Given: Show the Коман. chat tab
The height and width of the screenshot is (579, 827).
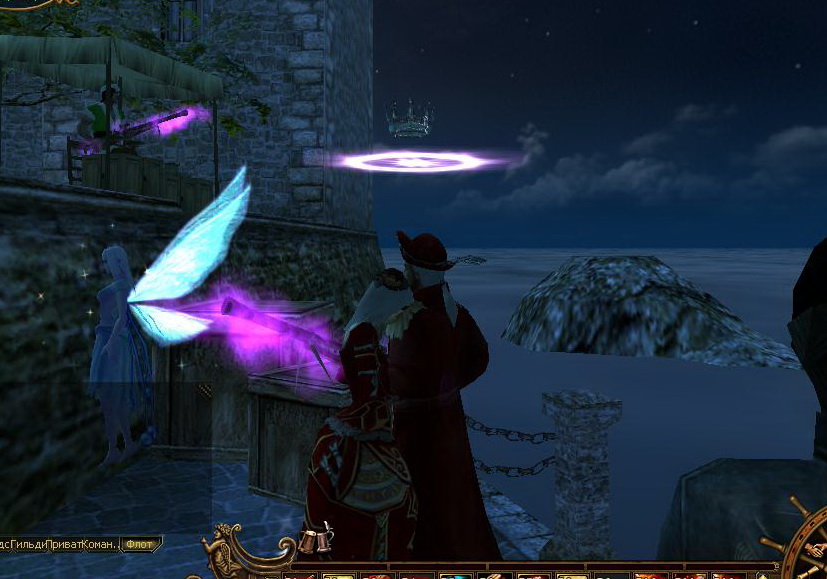Looking at the screenshot, I should (99, 545).
